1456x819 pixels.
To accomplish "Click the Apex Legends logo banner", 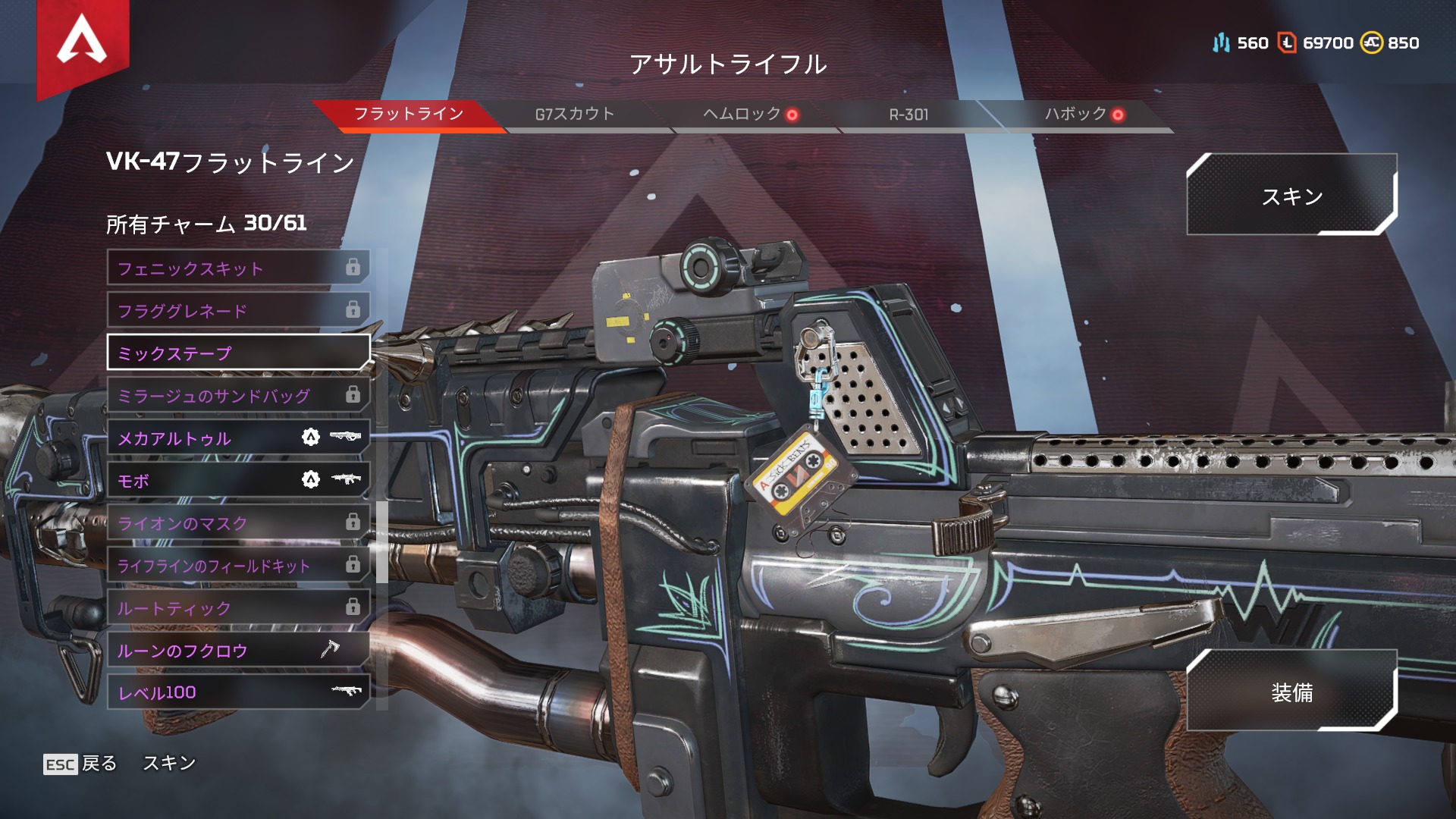I will [x=83, y=42].
